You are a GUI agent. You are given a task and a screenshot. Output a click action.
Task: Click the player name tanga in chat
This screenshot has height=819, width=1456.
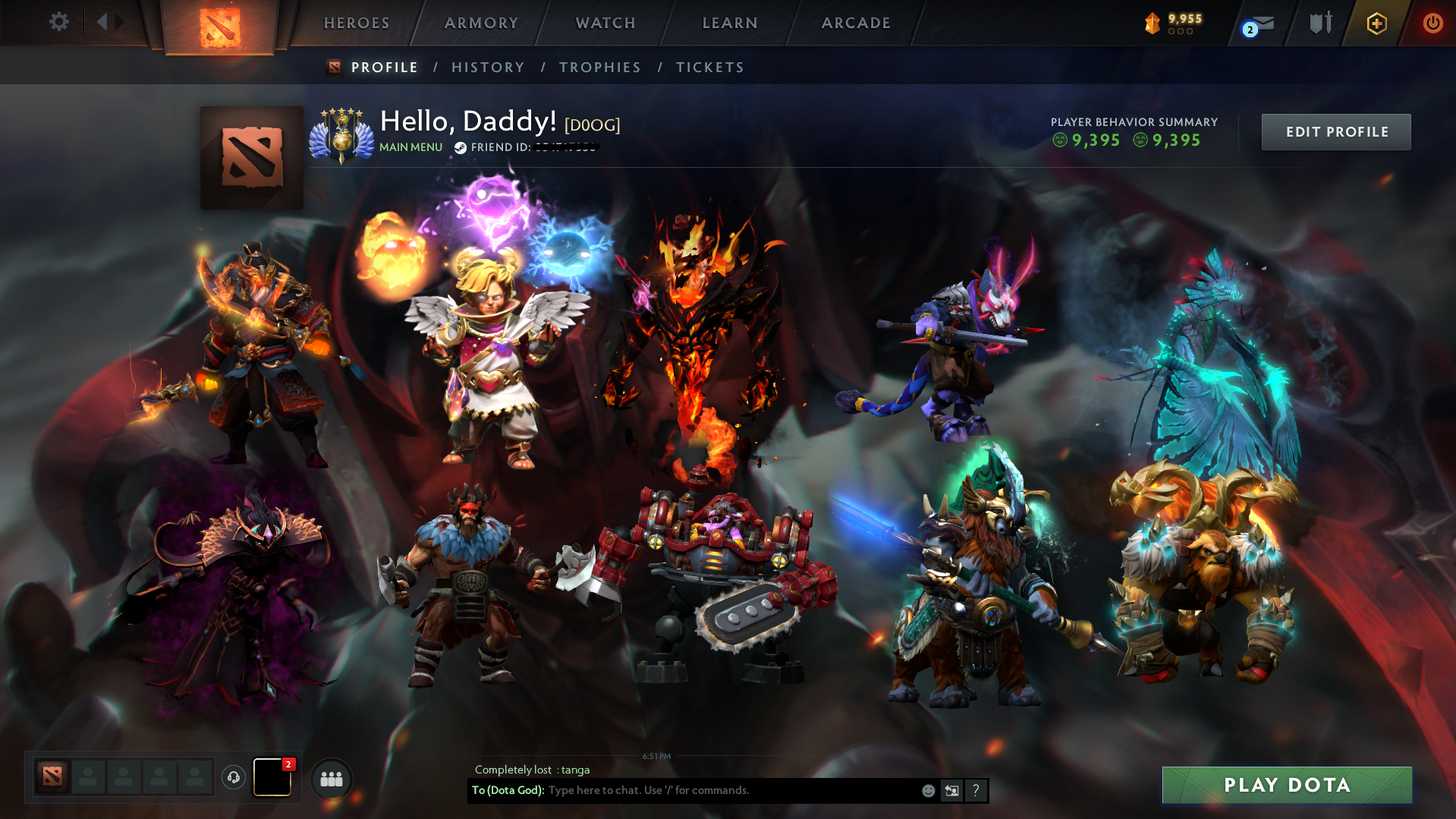point(577,769)
